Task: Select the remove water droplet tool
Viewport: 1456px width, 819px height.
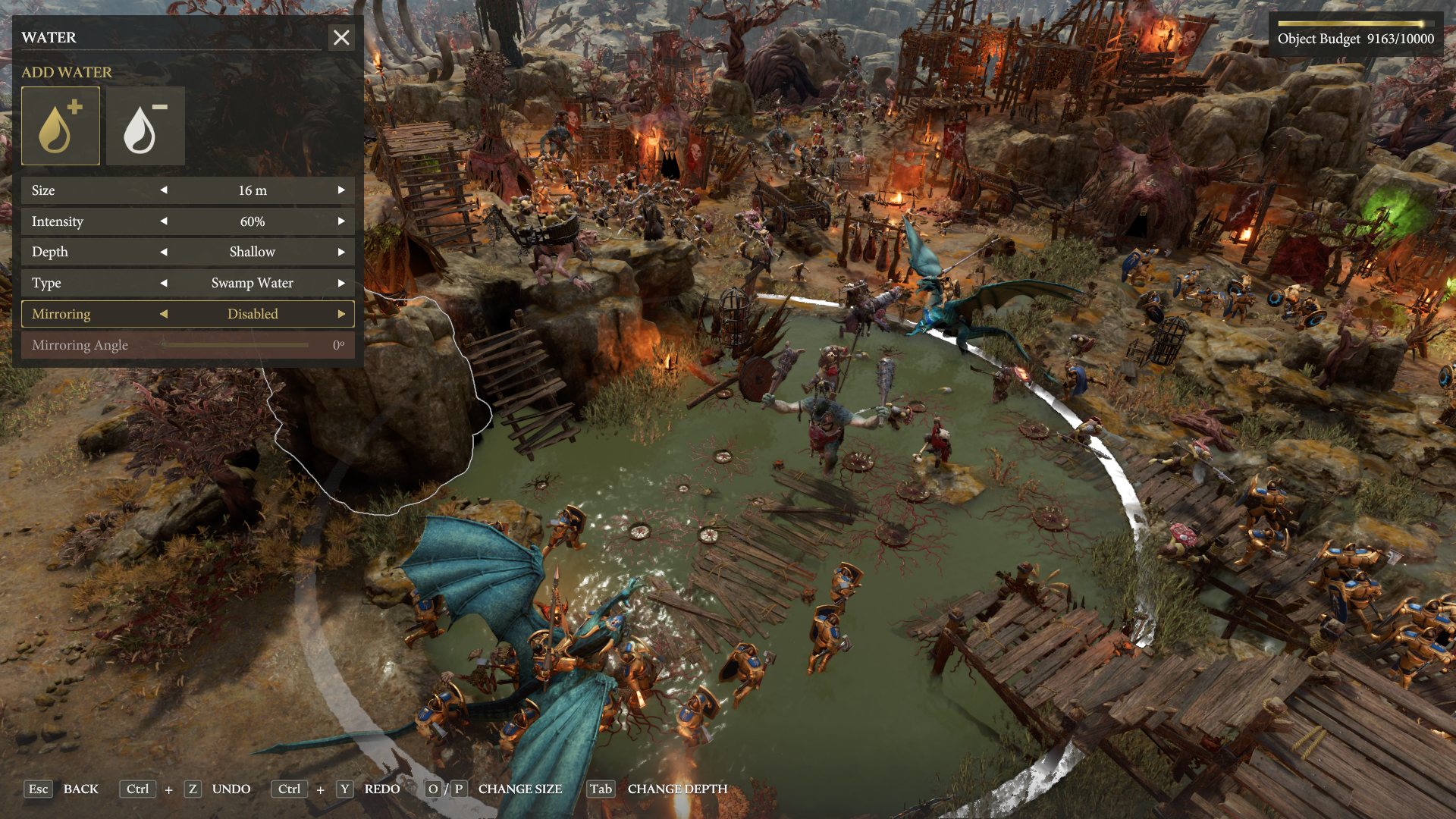Action: point(145,126)
